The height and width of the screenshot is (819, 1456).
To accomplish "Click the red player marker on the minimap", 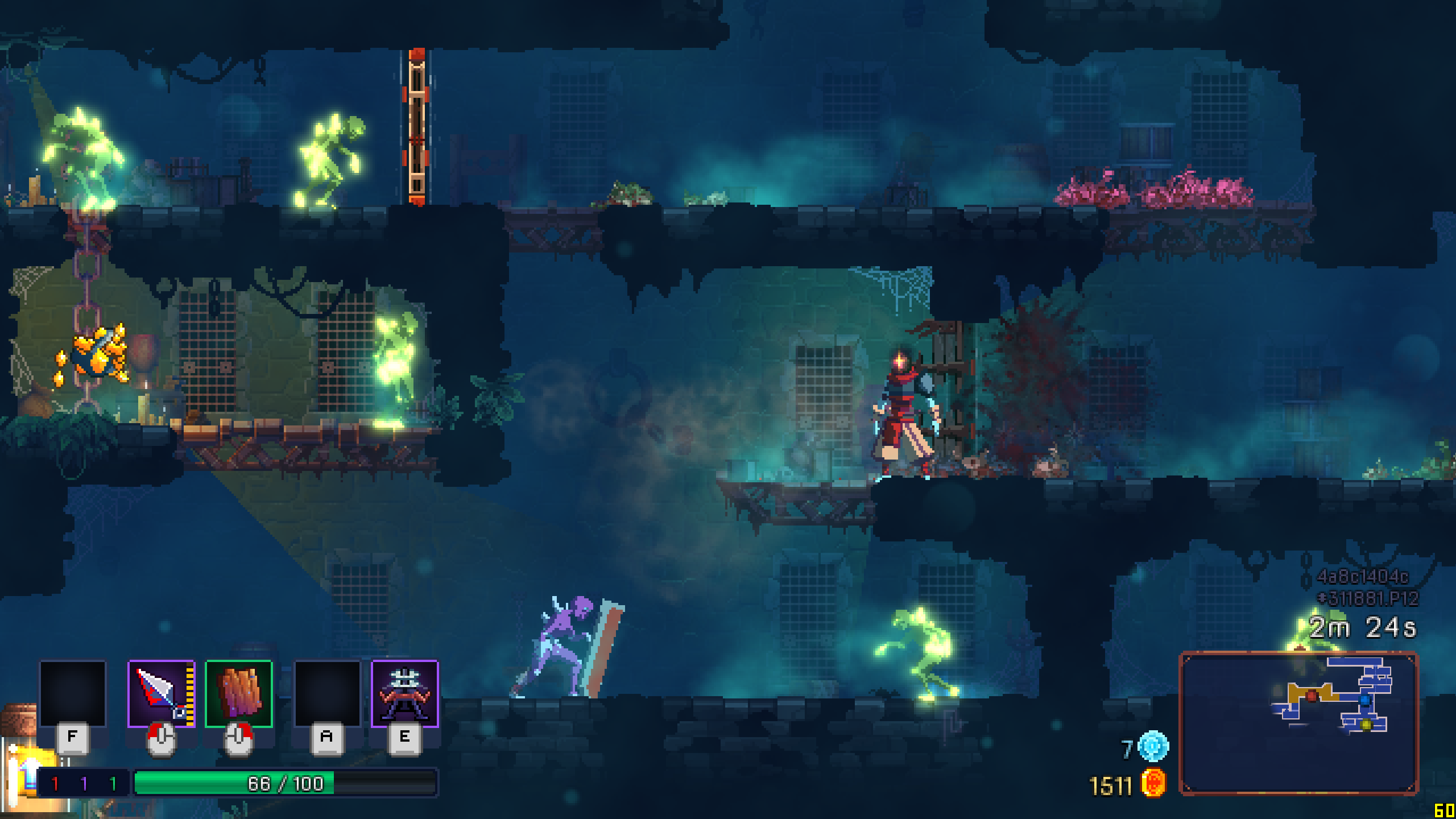I will [x=1312, y=698].
